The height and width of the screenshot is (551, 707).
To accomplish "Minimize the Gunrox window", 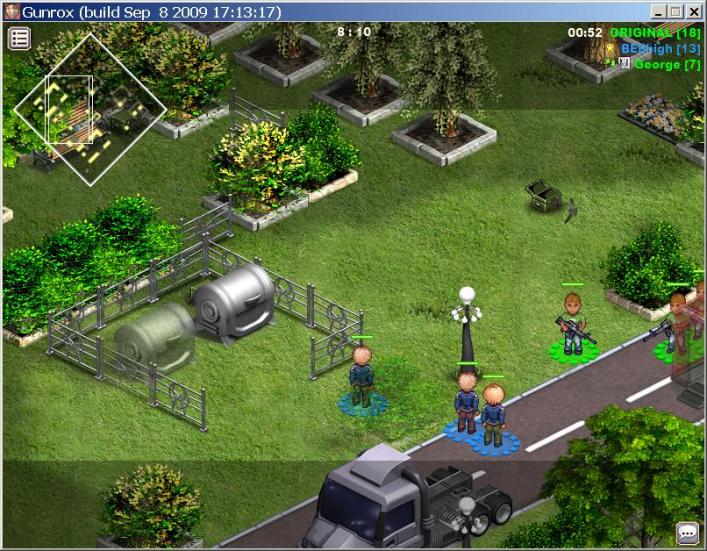I will click(658, 12).
